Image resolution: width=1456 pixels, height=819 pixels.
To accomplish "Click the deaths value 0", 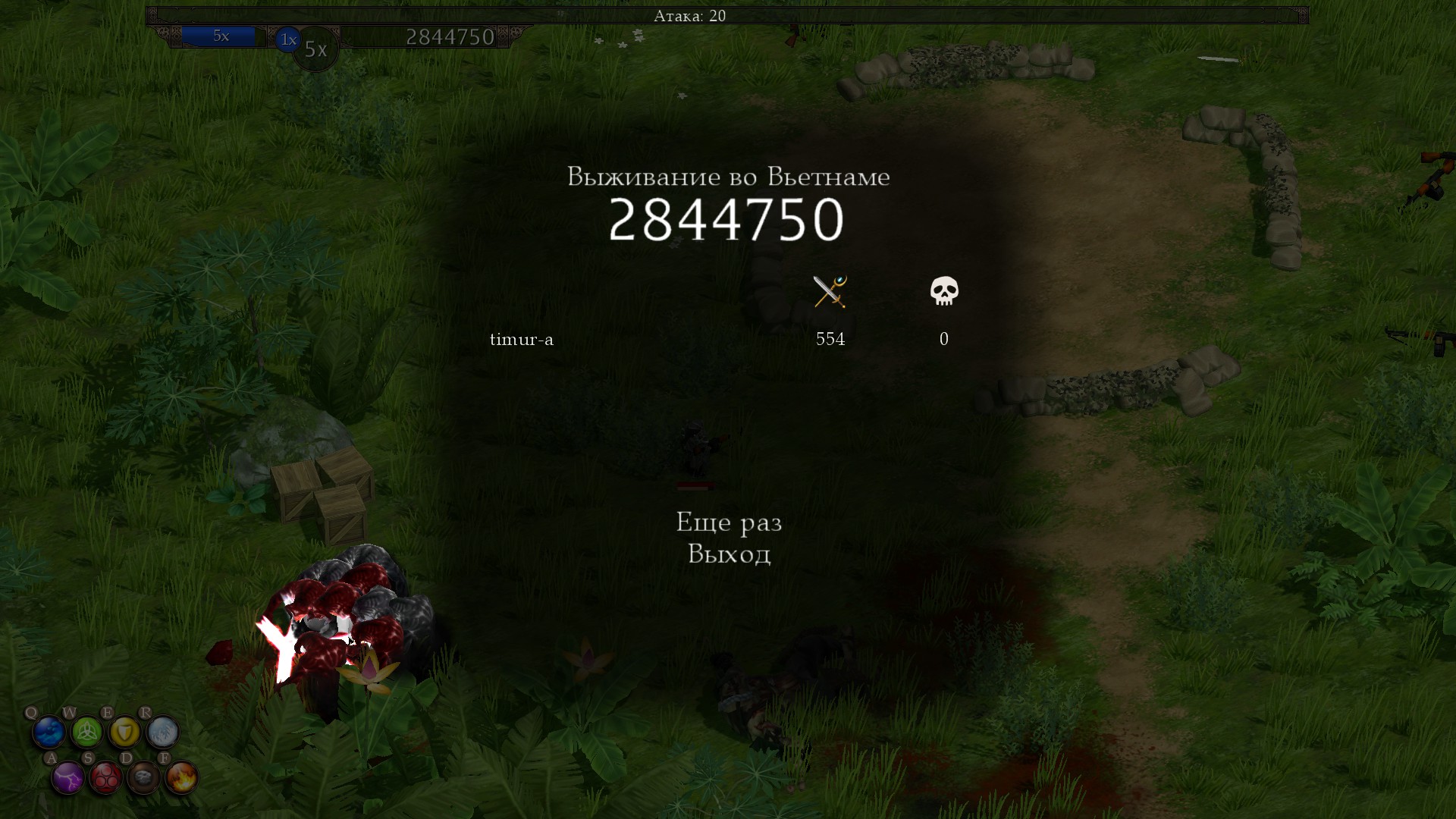I will [943, 340].
